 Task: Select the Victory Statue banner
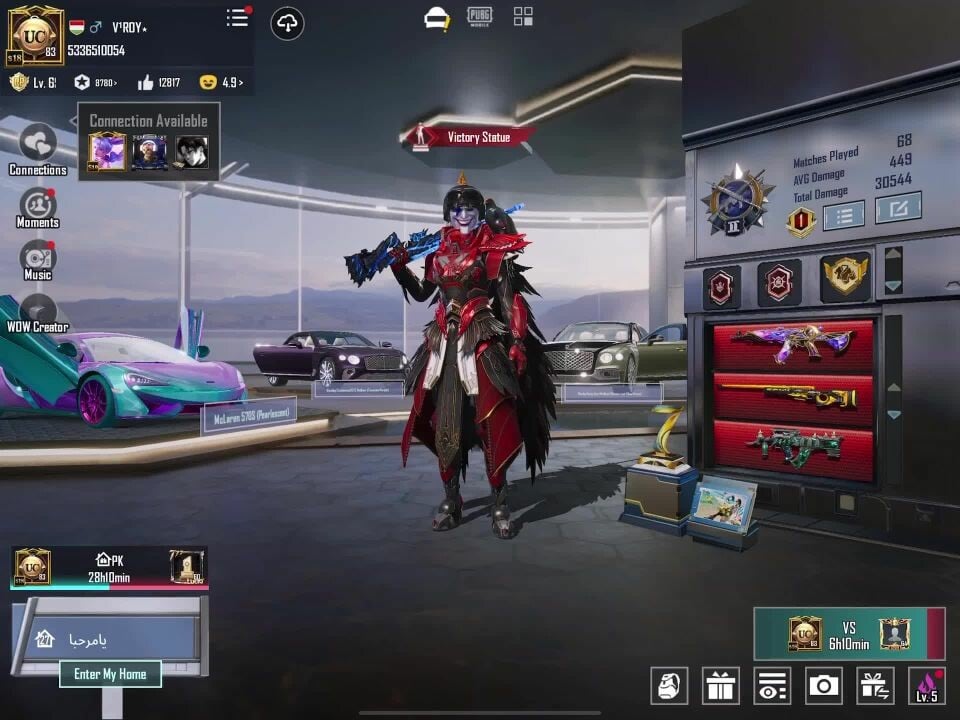click(470, 137)
